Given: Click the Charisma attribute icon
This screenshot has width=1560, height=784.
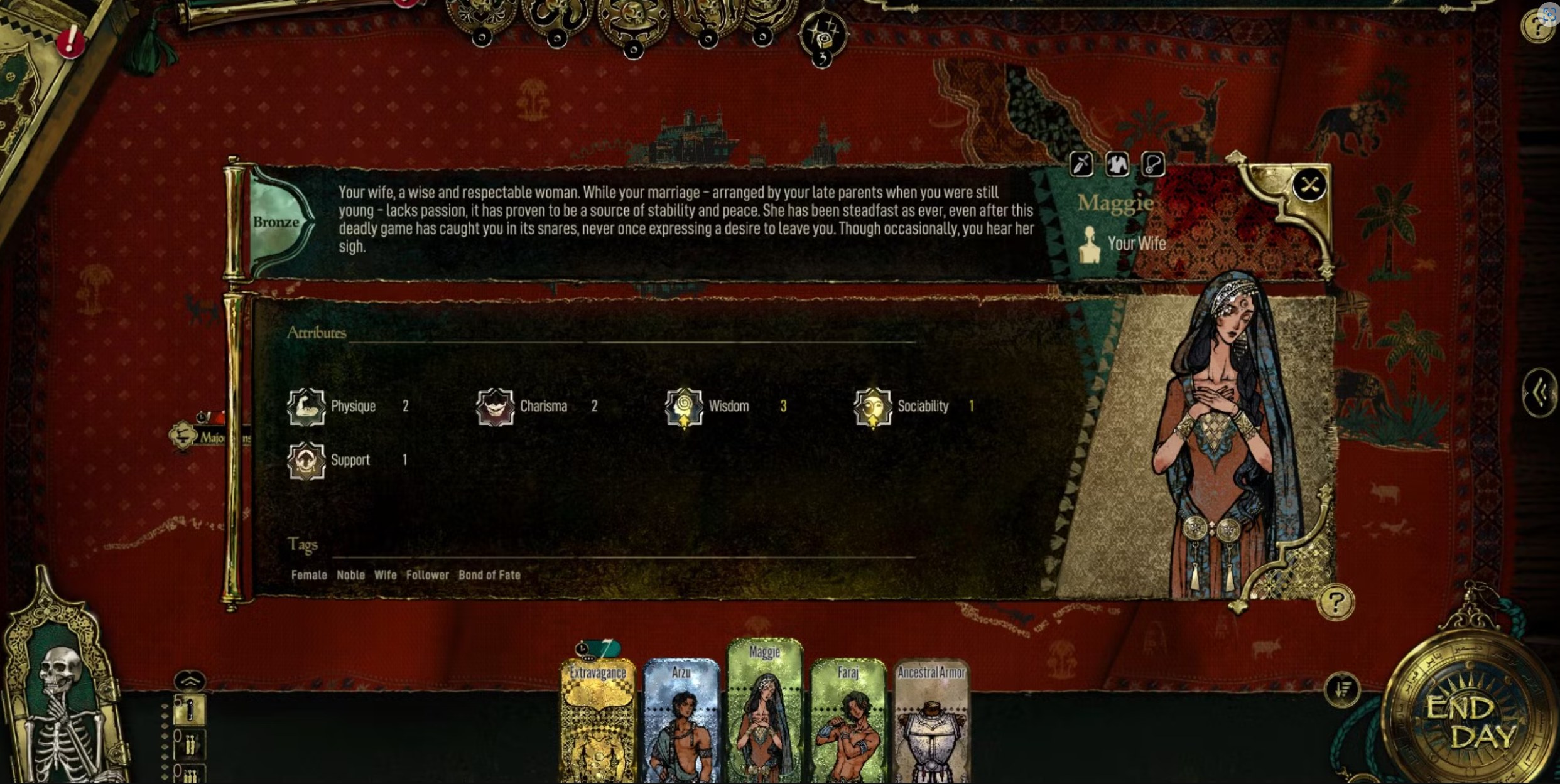Looking at the screenshot, I should (496, 407).
